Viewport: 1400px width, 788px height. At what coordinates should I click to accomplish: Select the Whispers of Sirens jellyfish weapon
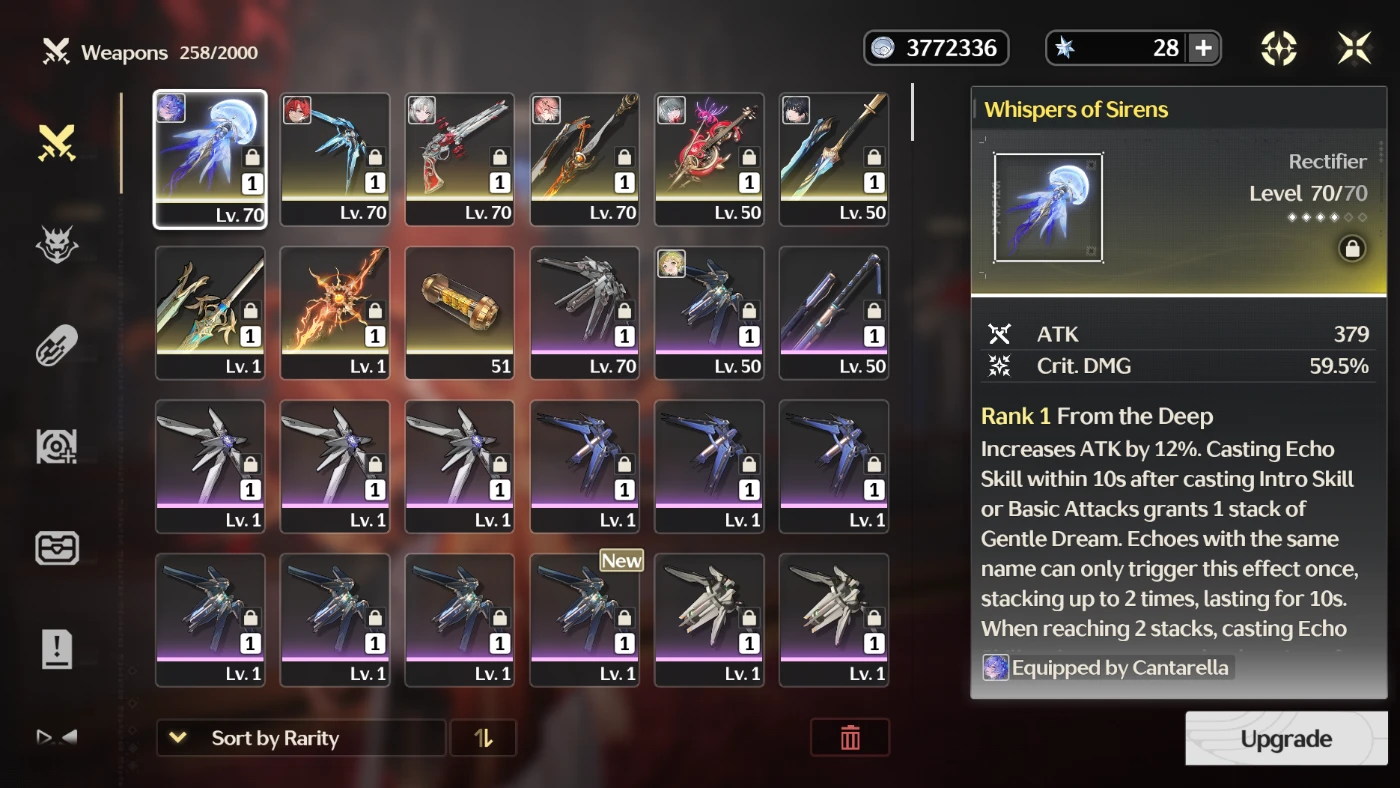click(210, 159)
